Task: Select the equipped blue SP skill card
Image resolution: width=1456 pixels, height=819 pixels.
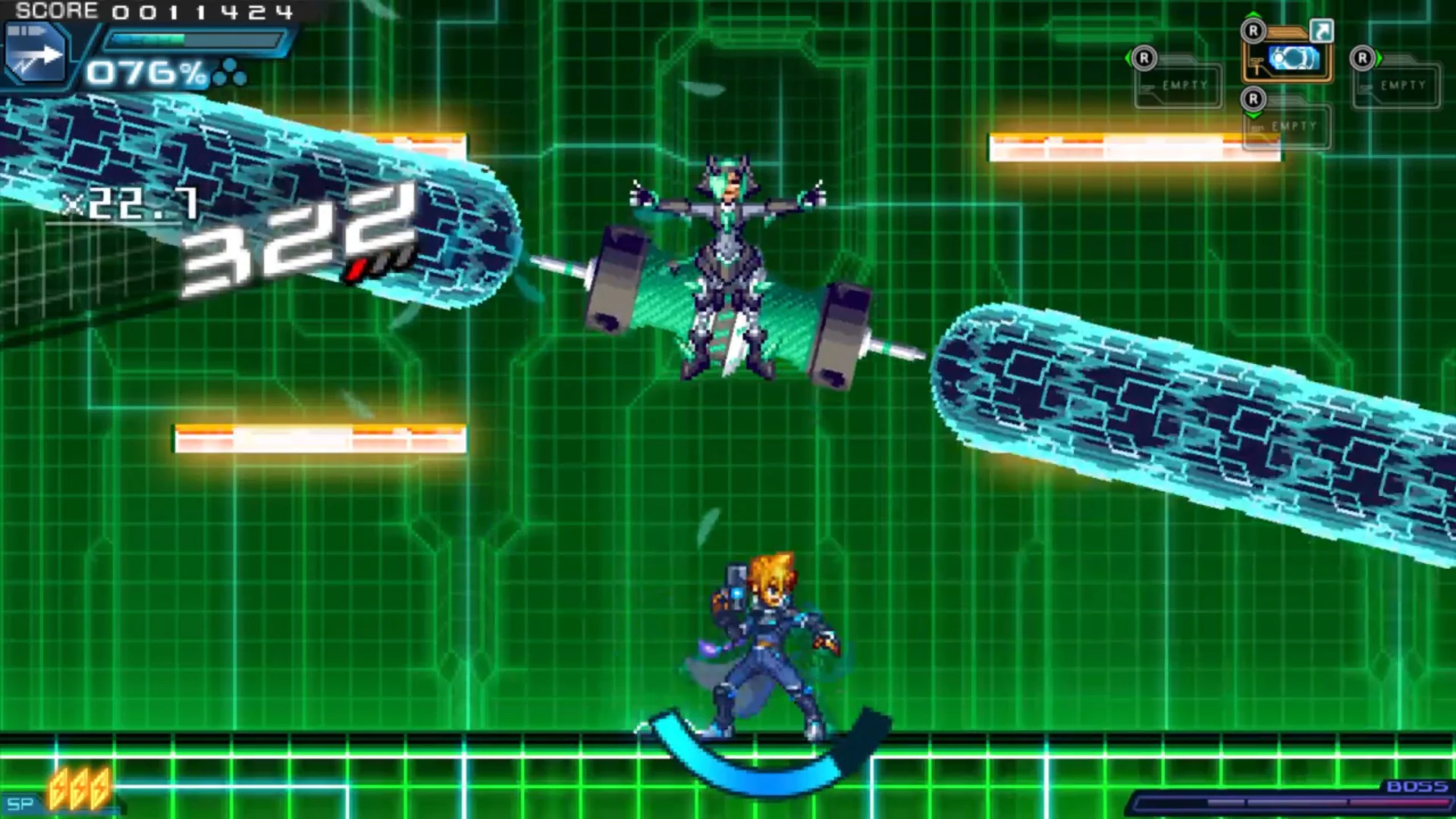Action: (x=1294, y=59)
